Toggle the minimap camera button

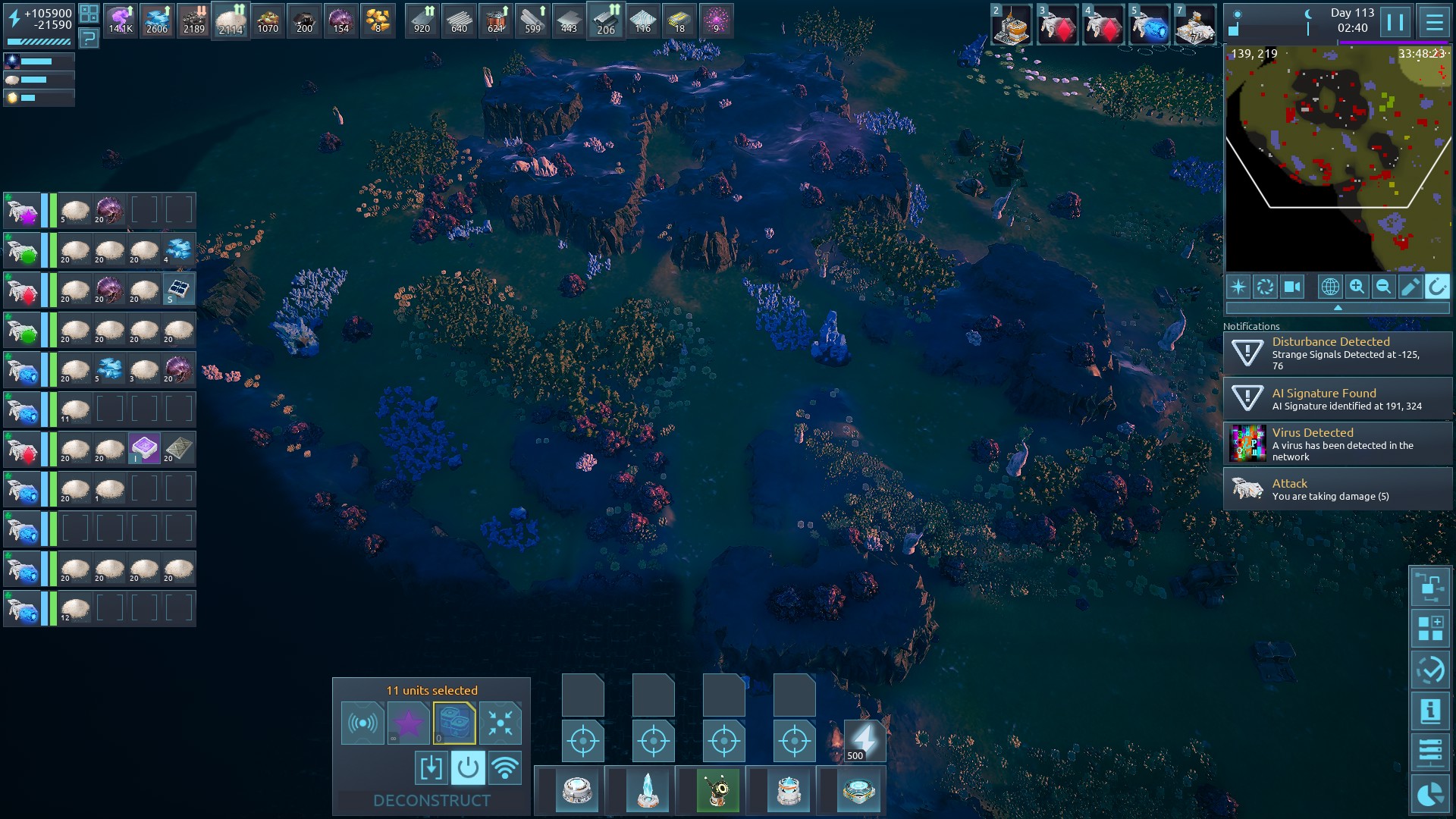(1291, 287)
